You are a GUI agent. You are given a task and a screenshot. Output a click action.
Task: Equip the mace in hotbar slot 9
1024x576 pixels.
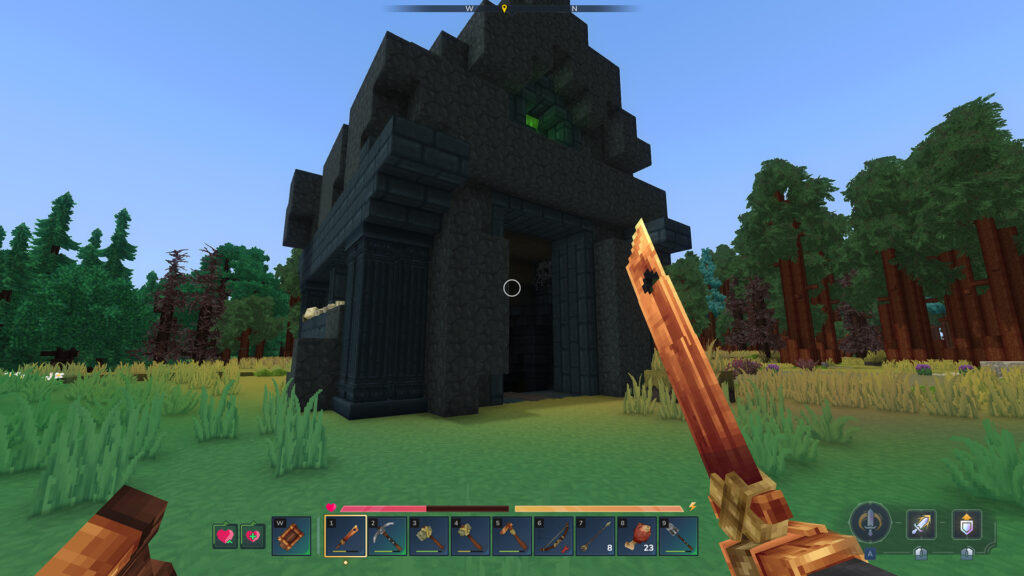point(678,536)
